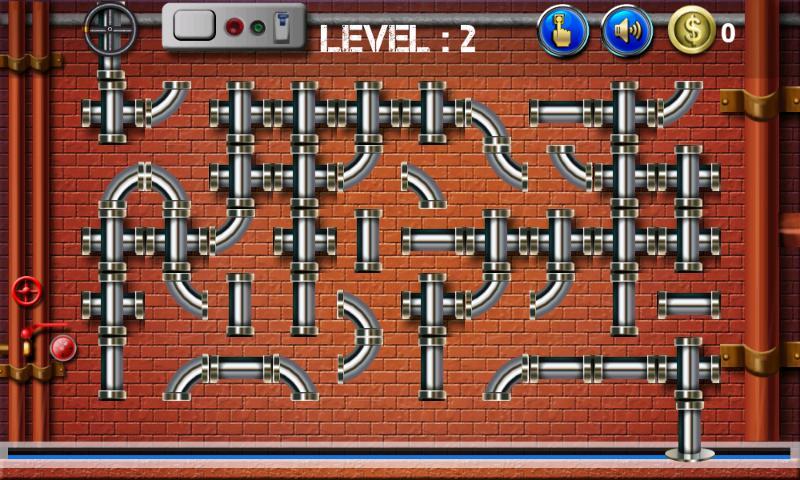Screen dimensions: 800x480
Task: Turn the valve wheel to release water
Action: click(111, 30)
